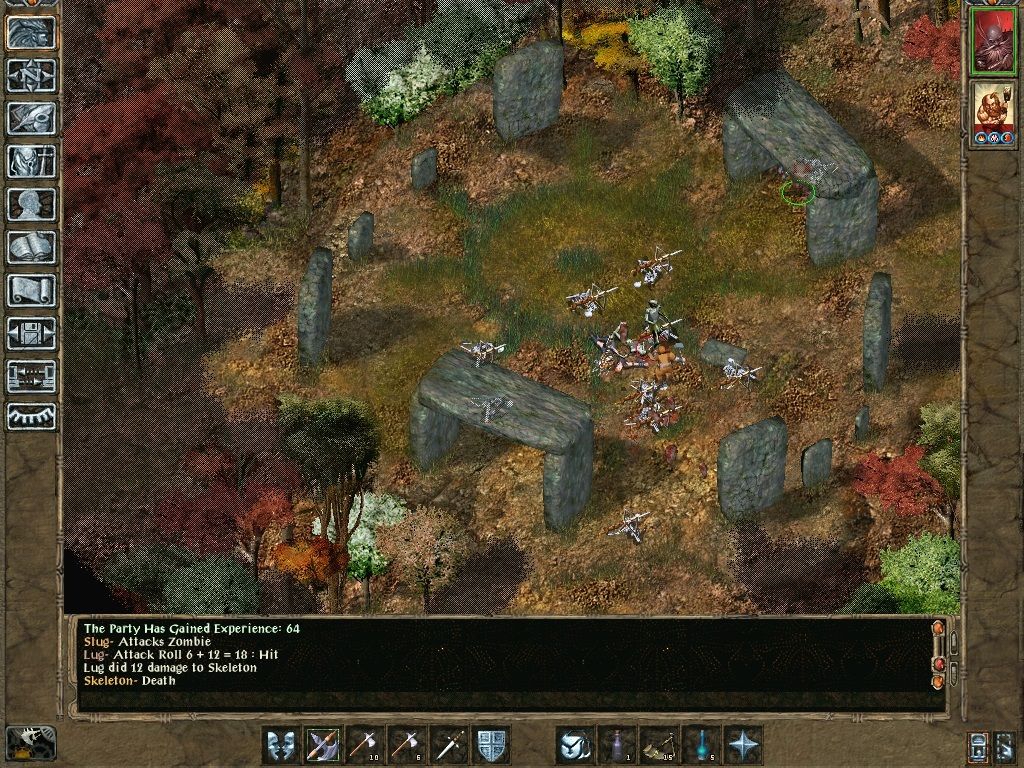1024x768 pixels.
Task: Use the horn item with count 15
Action: 659,745
